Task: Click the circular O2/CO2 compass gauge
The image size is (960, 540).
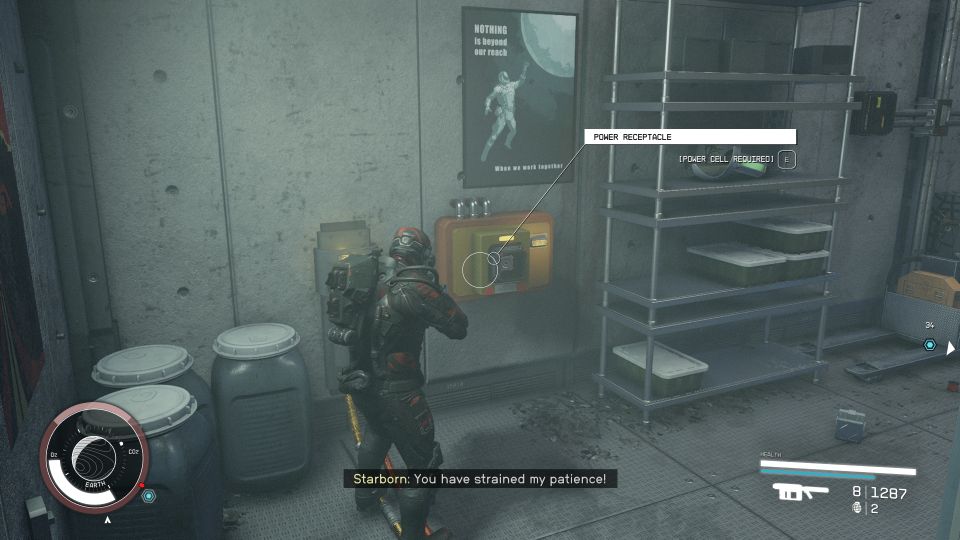Action: click(92, 457)
